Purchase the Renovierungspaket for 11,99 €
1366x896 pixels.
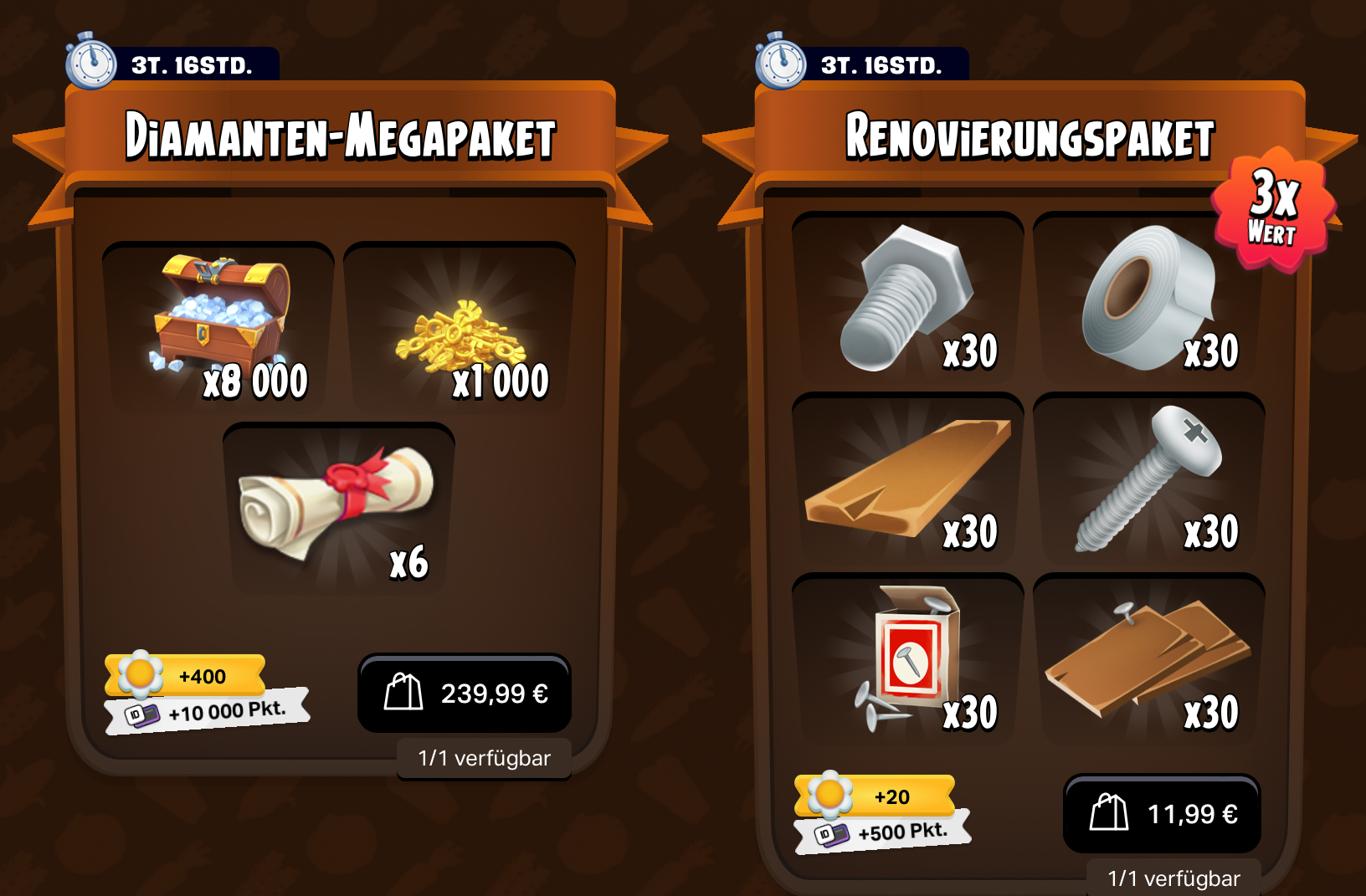click(1162, 814)
